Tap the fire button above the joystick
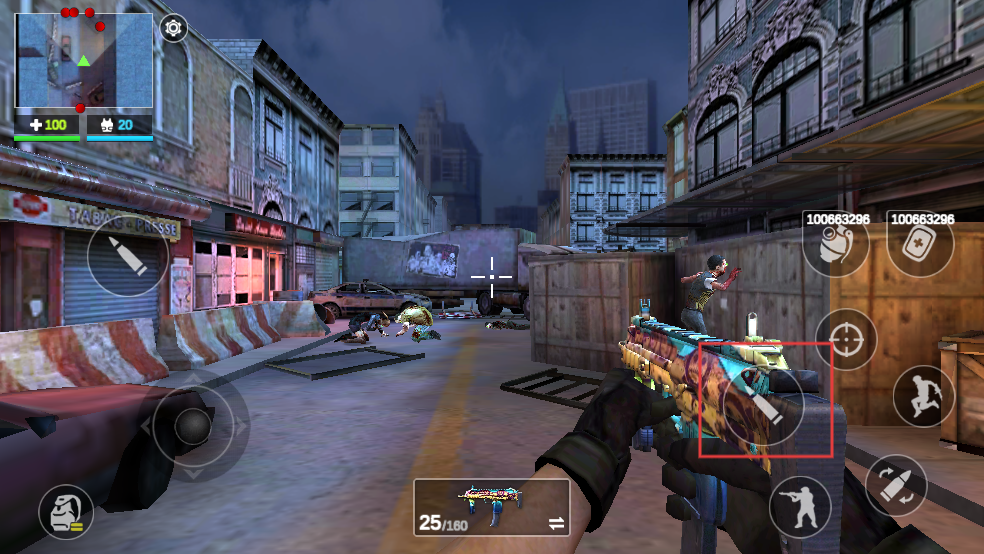The image size is (984, 554). click(x=128, y=257)
